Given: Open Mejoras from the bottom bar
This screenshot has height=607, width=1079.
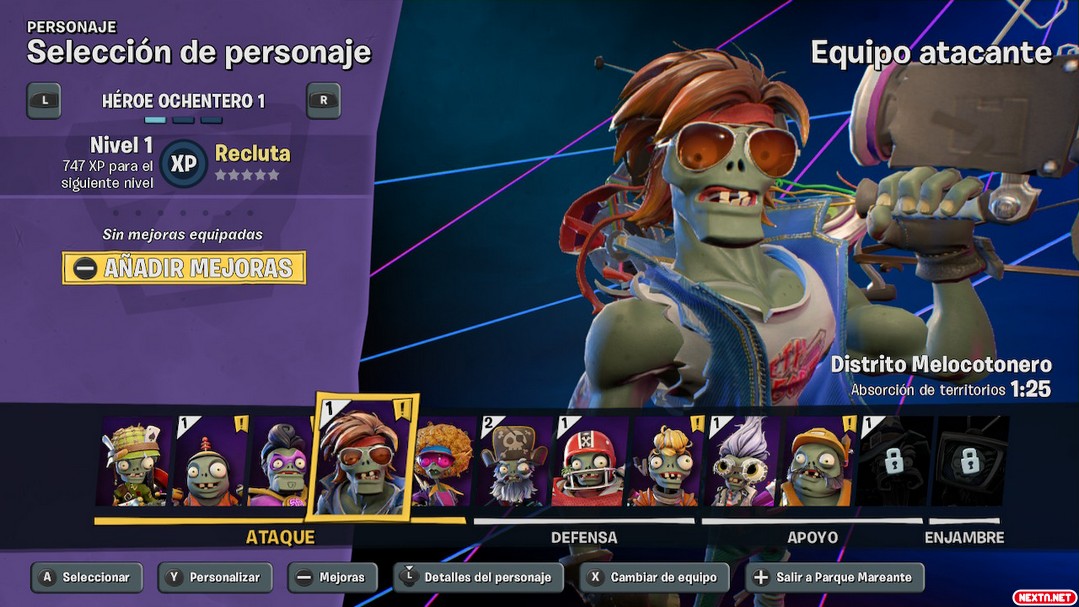Looking at the screenshot, I should pos(332,577).
